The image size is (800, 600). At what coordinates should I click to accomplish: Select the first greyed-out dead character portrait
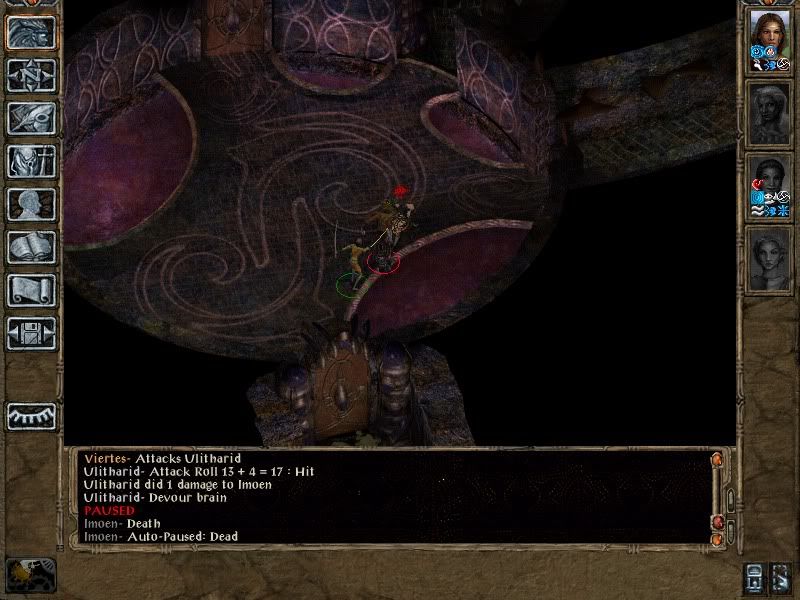click(x=769, y=112)
